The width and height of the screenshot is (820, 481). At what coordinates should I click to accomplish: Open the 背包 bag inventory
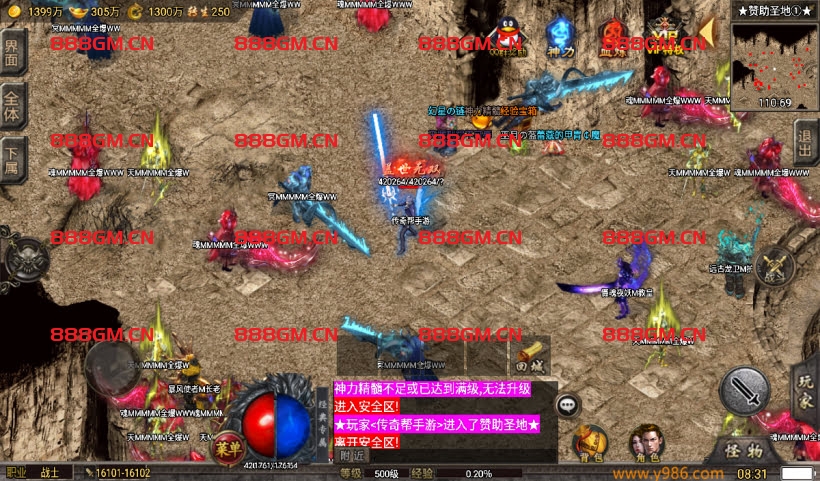(590, 441)
